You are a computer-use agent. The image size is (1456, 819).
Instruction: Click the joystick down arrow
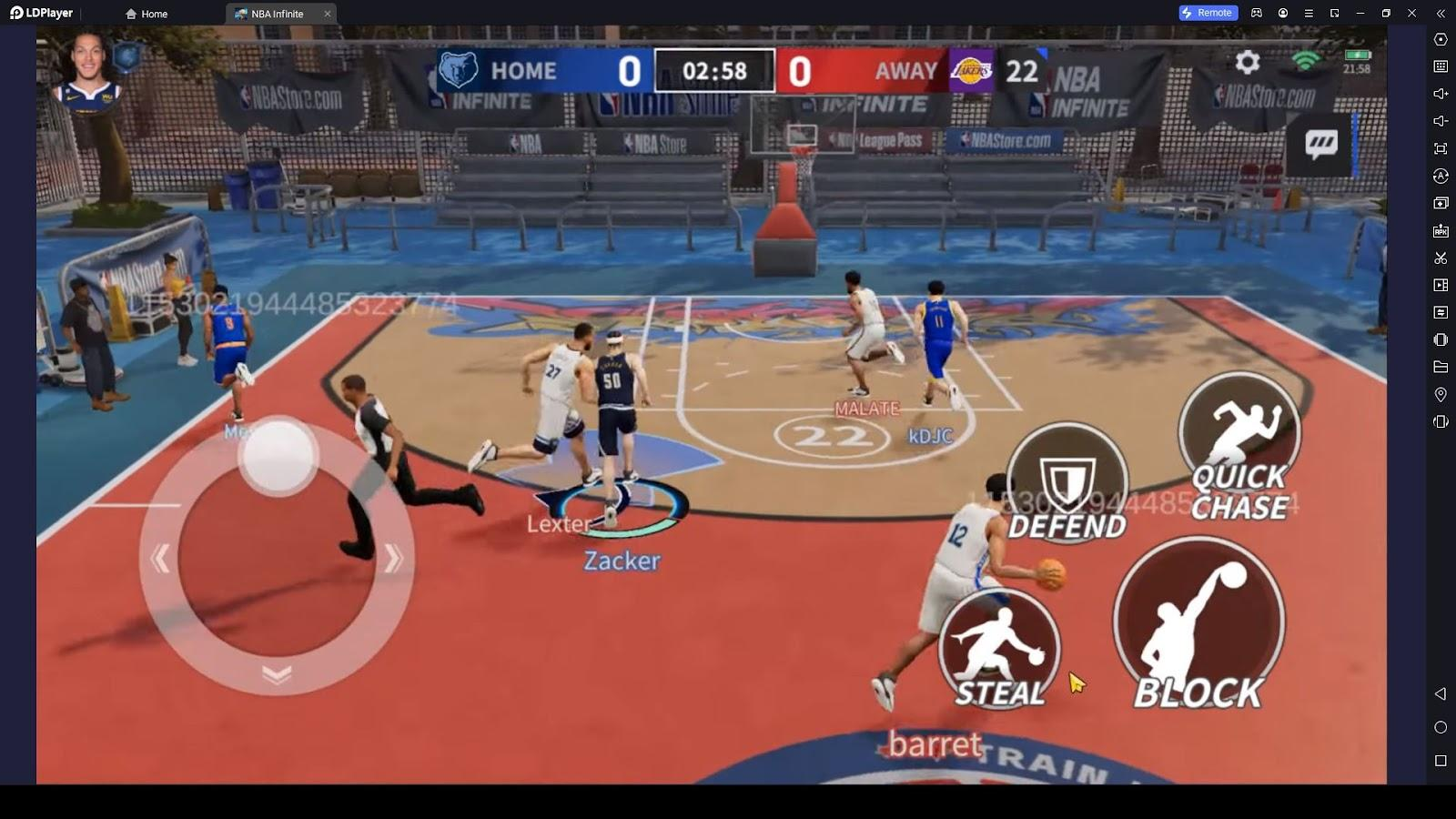click(277, 674)
